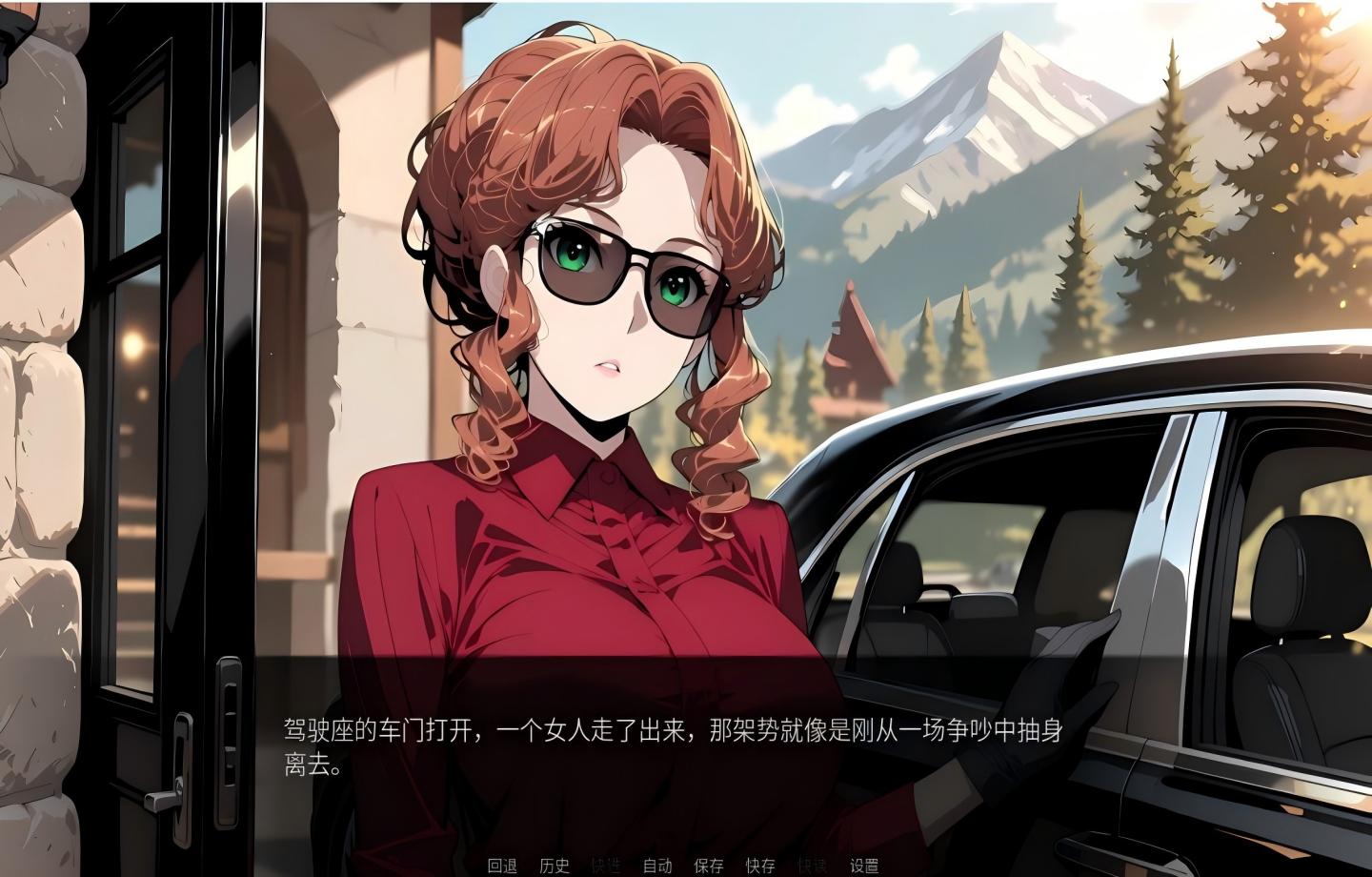Load your quick save with 快读
The height and width of the screenshot is (877, 1372).
click(x=813, y=867)
